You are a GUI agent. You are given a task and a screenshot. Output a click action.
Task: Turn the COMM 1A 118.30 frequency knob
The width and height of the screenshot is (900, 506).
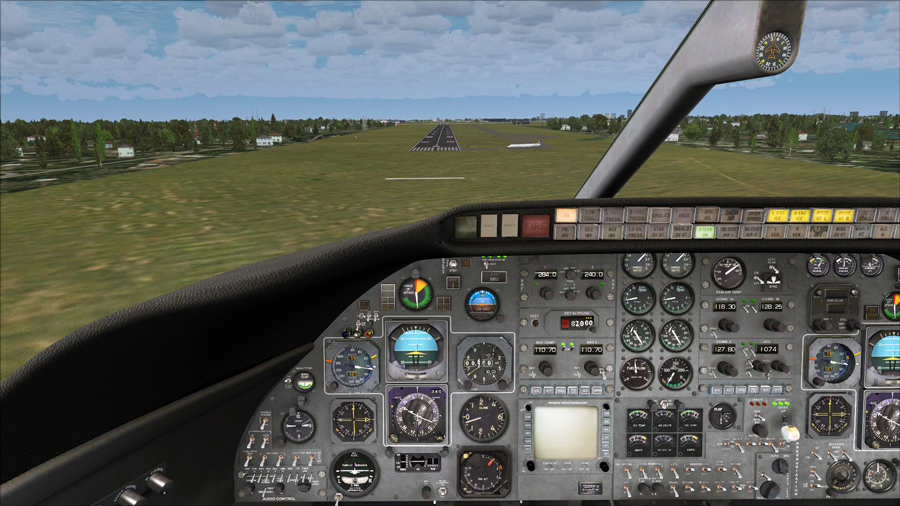tap(728, 325)
